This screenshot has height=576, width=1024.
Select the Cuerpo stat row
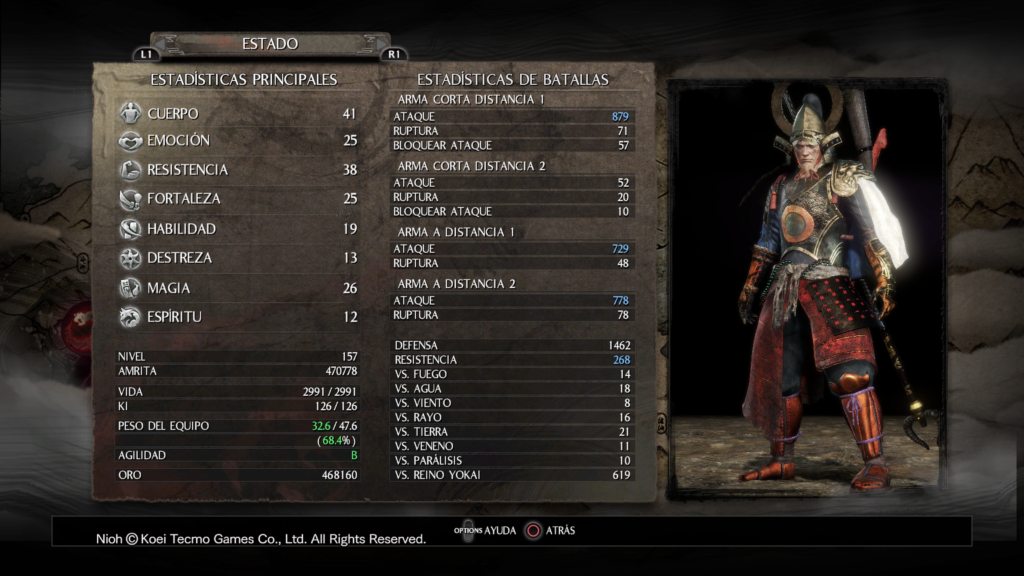click(x=238, y=113)
